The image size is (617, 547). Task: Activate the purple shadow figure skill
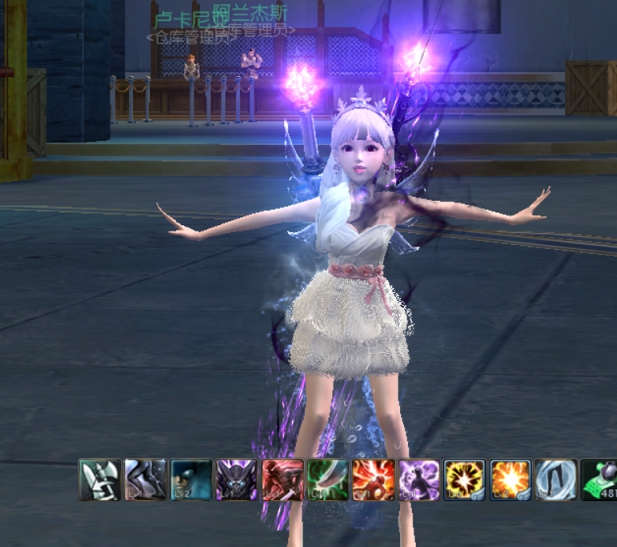[x=418, y=480]
